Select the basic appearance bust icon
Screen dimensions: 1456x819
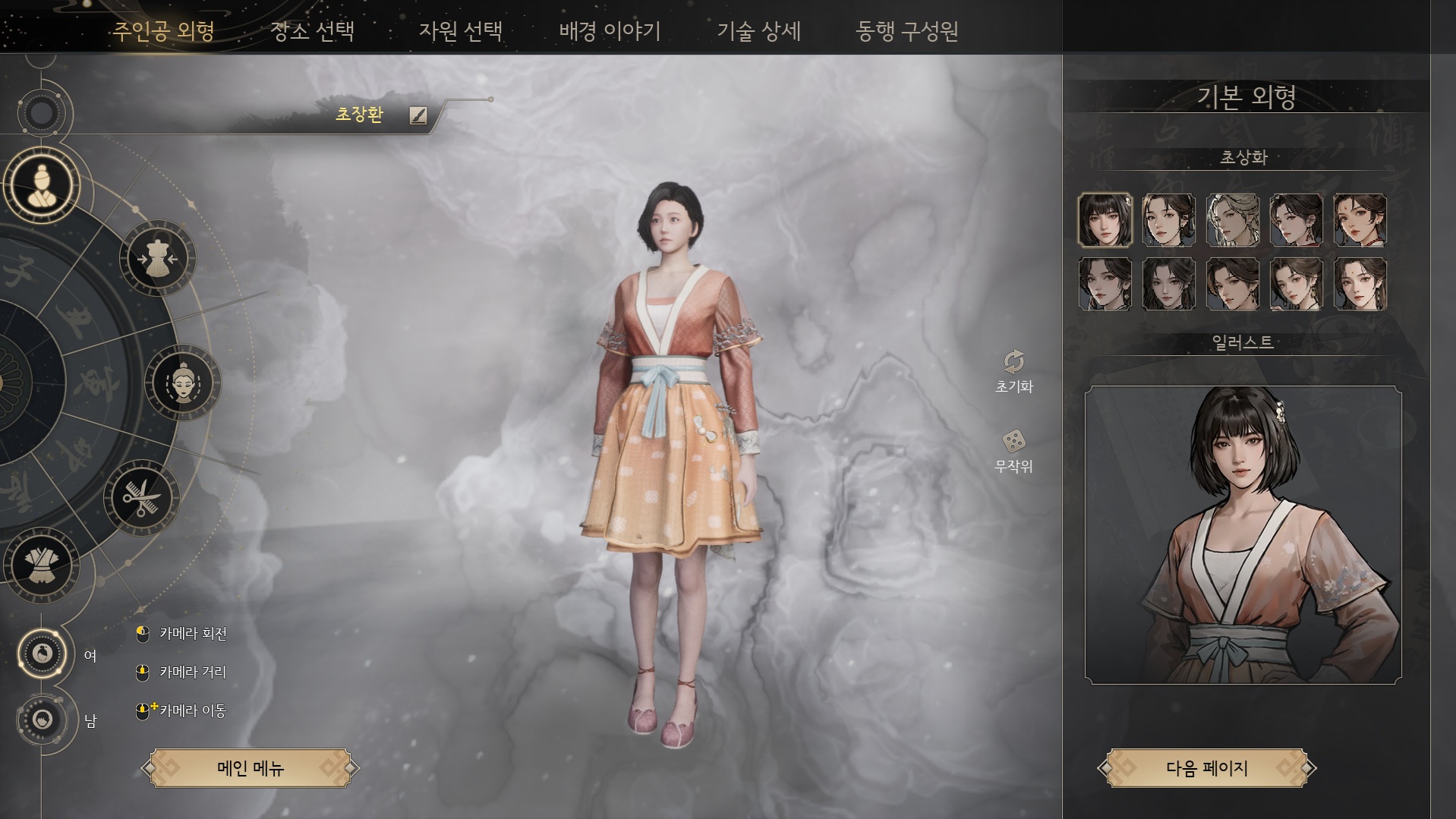pos(42,186)
